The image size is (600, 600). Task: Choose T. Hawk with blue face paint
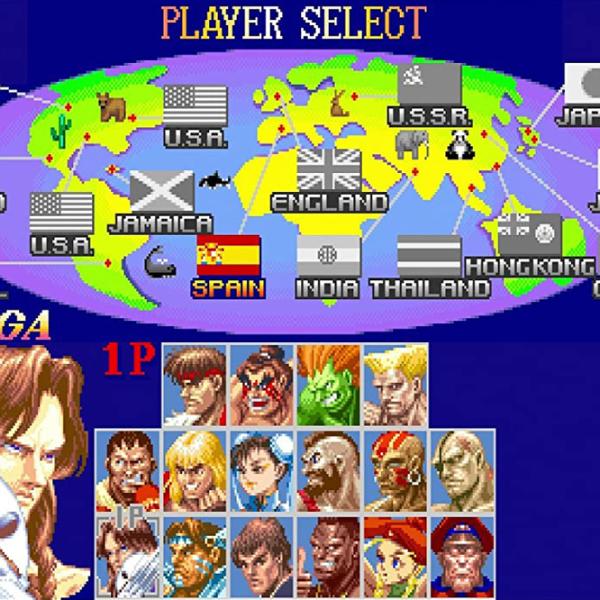(196, 557)
